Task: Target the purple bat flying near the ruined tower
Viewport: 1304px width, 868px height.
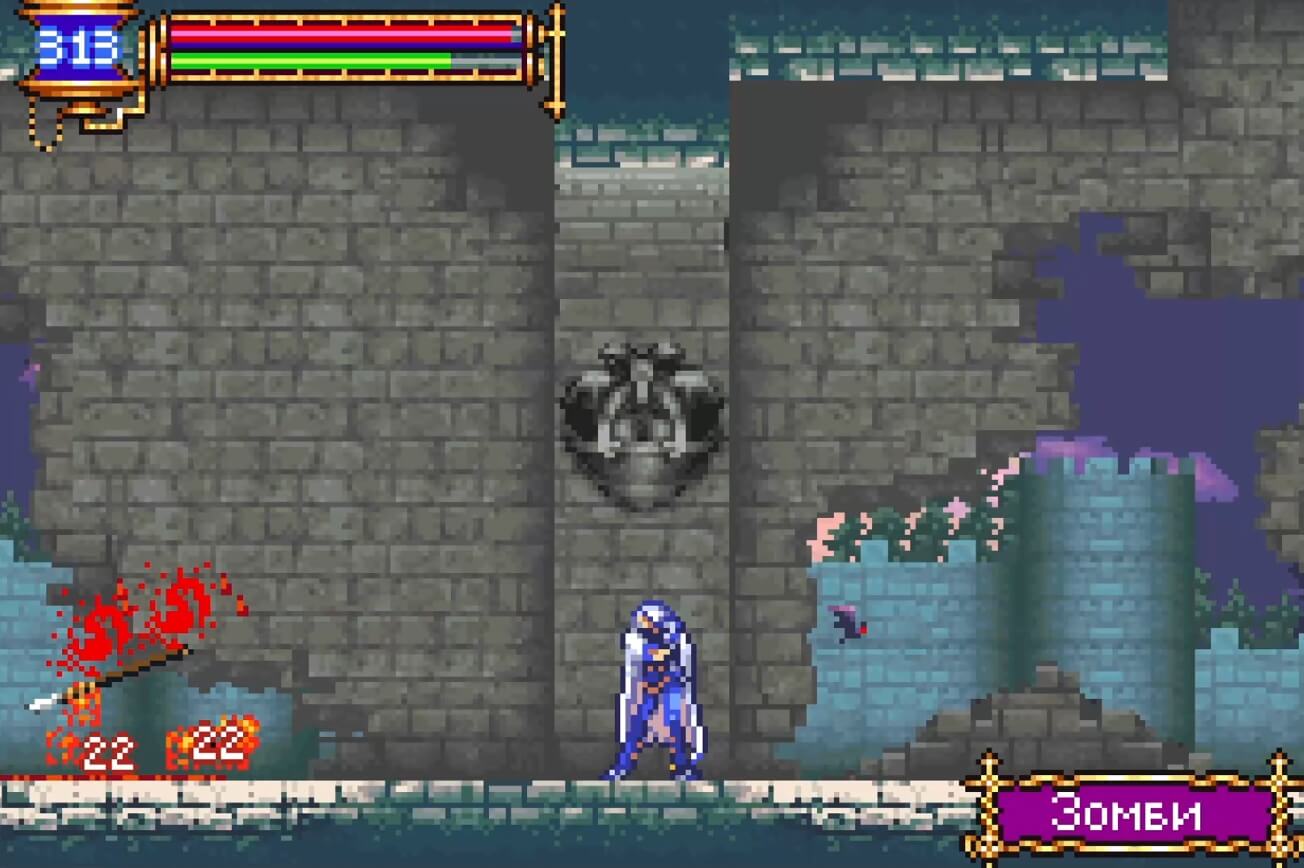Action: (845, 625)
